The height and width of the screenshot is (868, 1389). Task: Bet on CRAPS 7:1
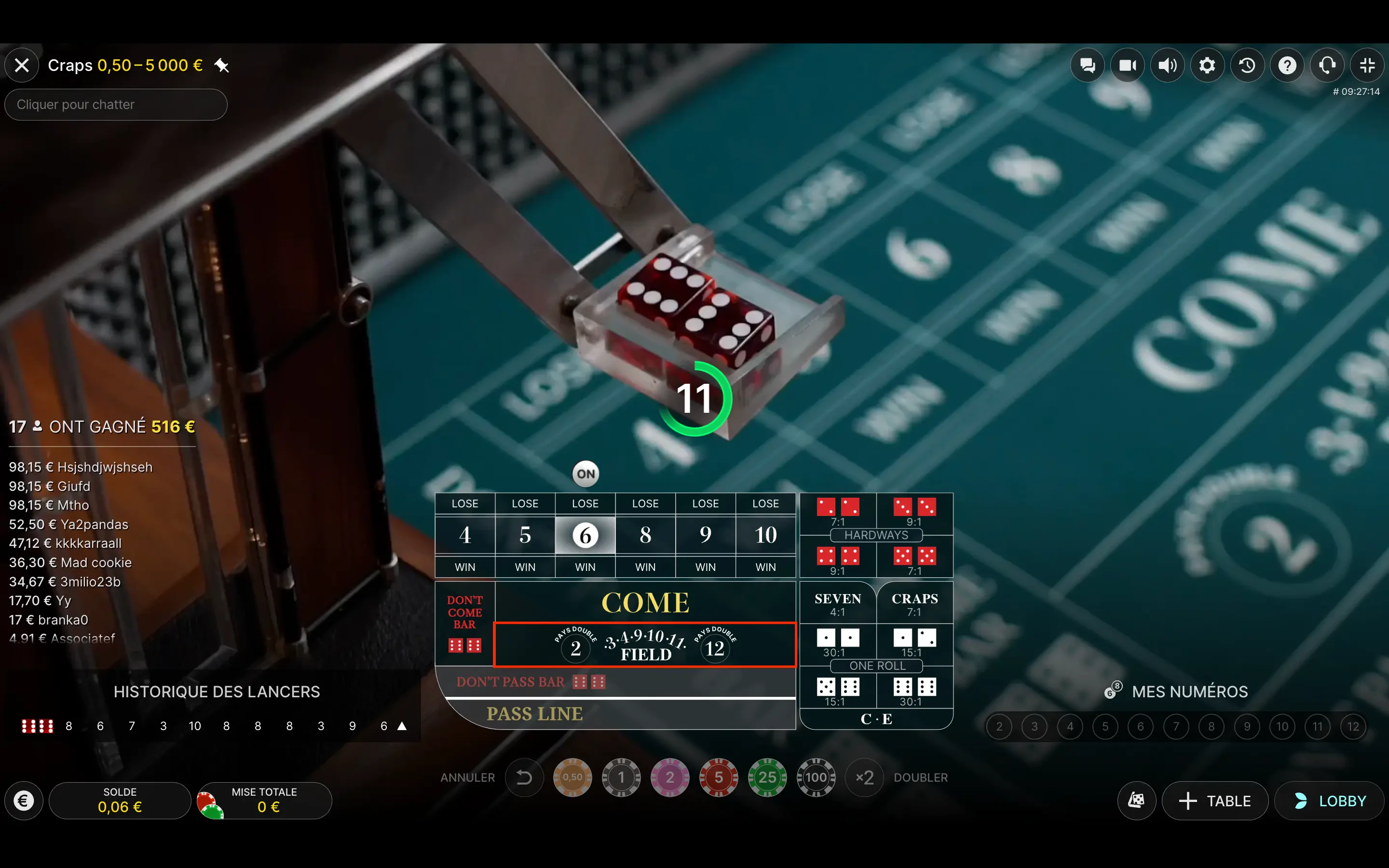(x=914, y=604)
